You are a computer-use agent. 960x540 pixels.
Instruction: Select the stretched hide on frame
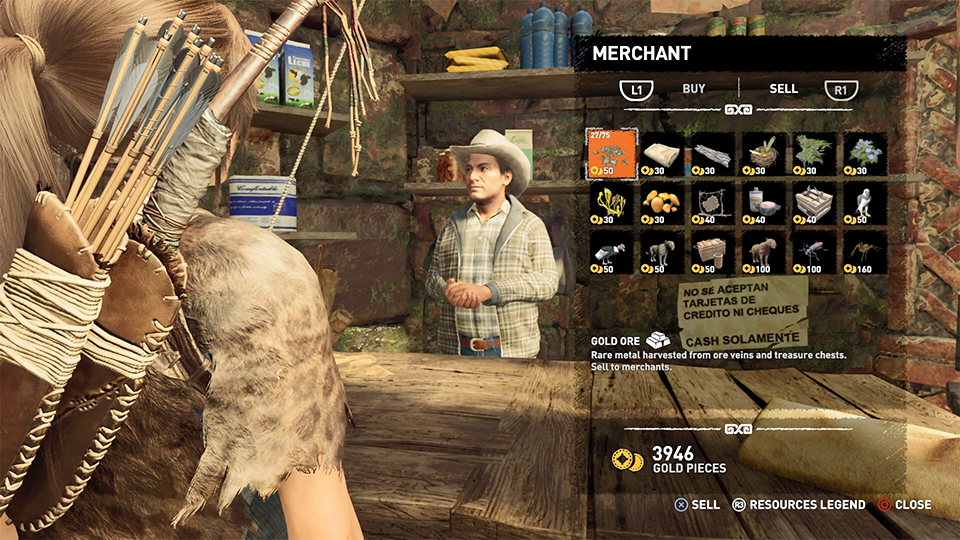713,204
